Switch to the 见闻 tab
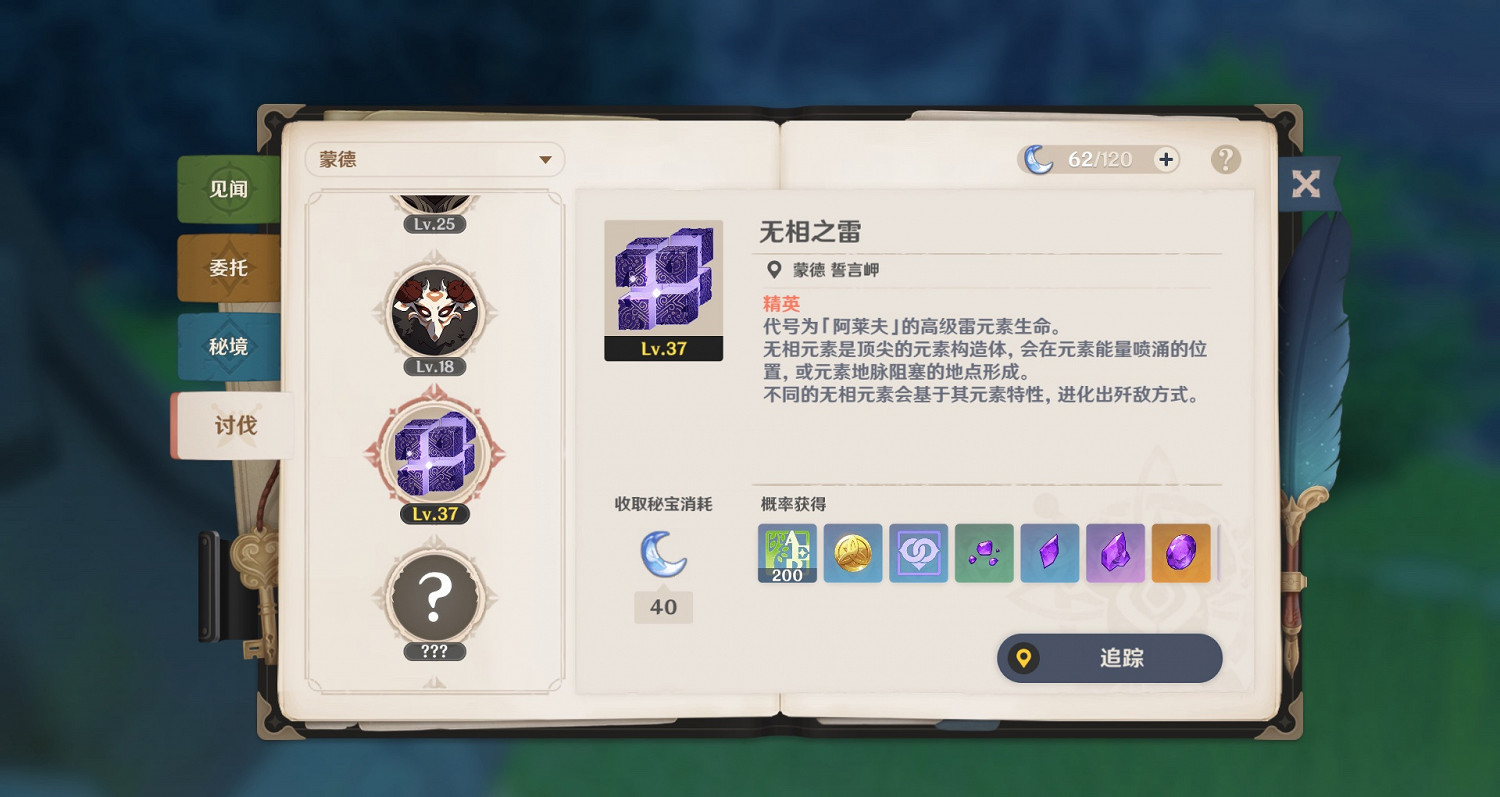 pos(228,190)
